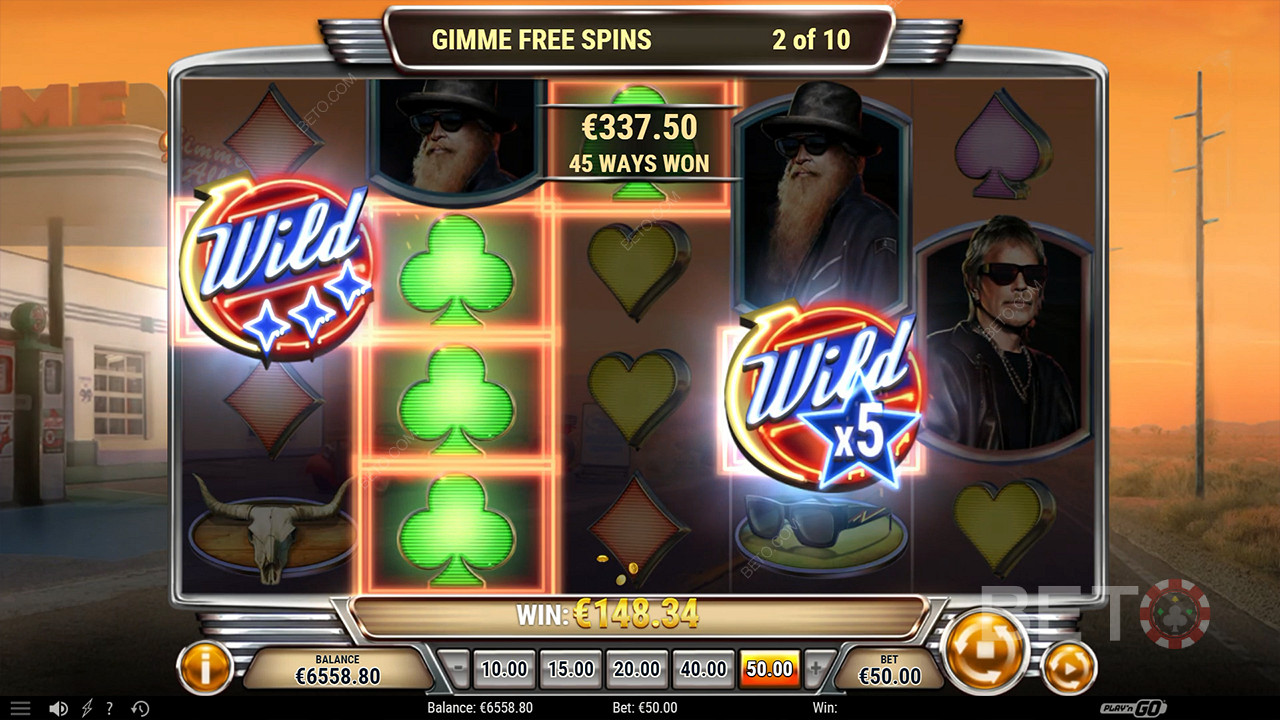Increase the bet with the plus button
The height and width of the screenshot is (720, 1280).
pyautogui.click(x=816, y=669)
